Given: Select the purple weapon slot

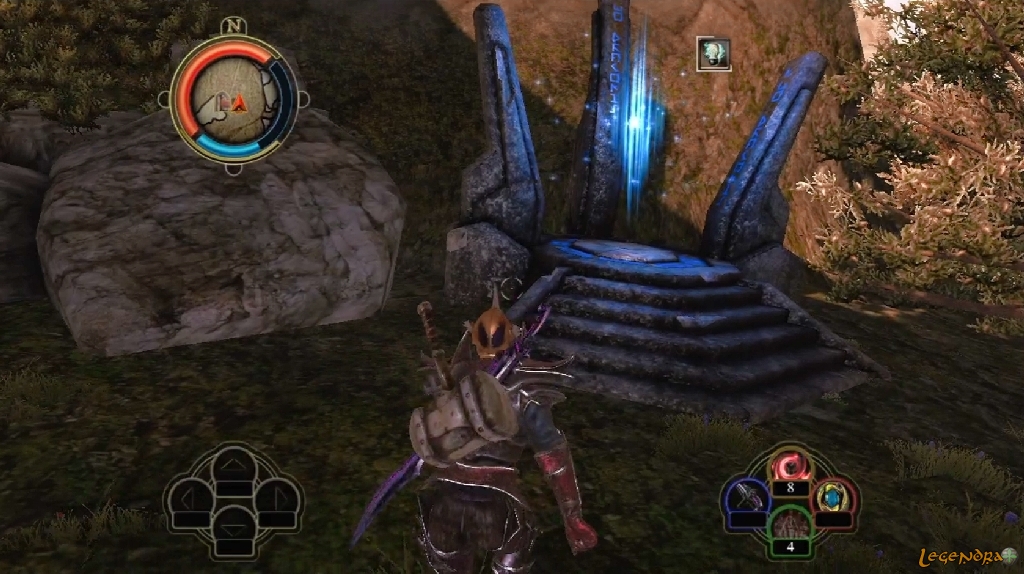Looking at the screenshot, I should [748, 497].
